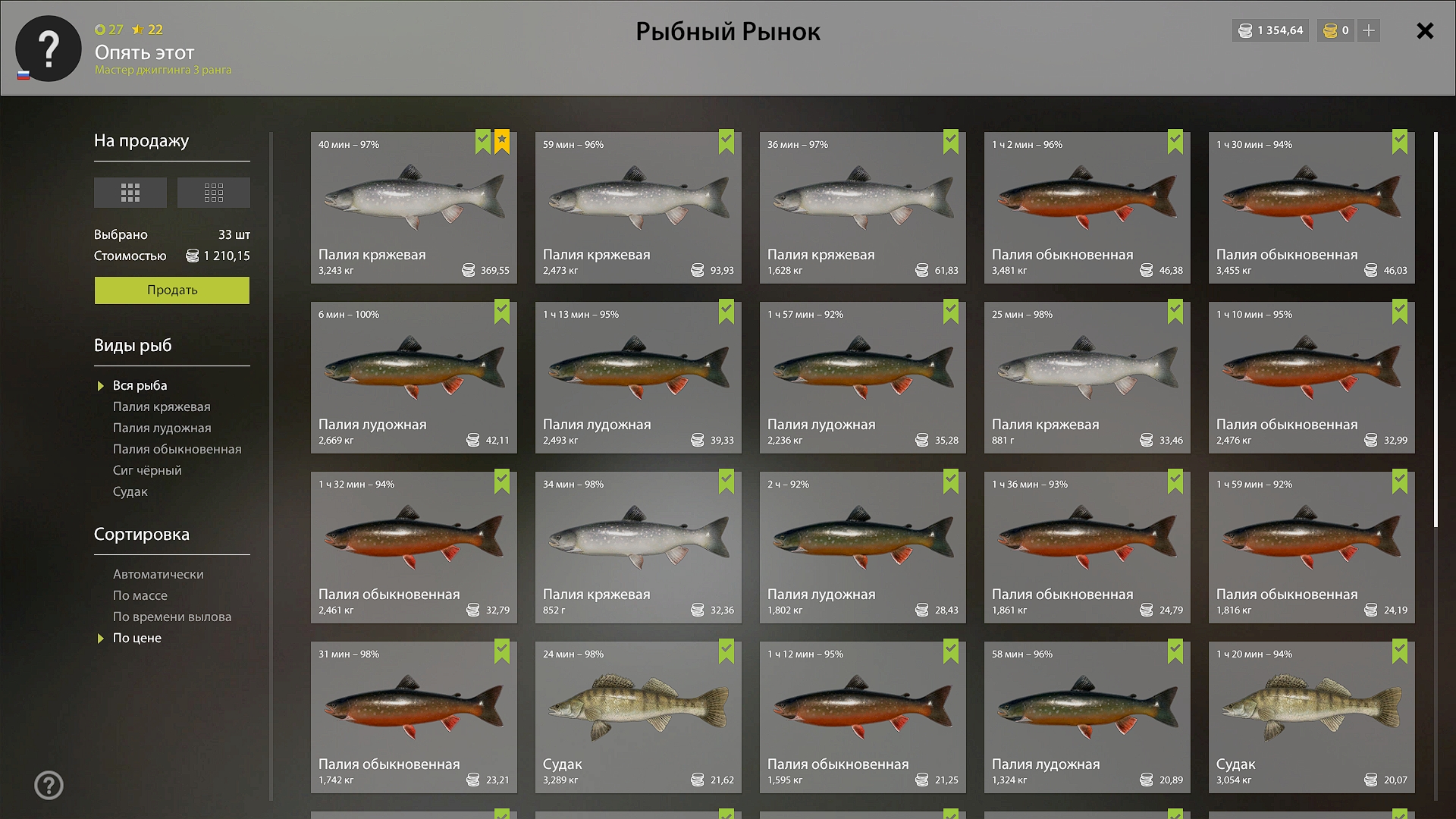Select the 3,243 kg Палия кряжевая card
Image resolution: width=1456 pixels, height=819 pixels.
[413, 208]
